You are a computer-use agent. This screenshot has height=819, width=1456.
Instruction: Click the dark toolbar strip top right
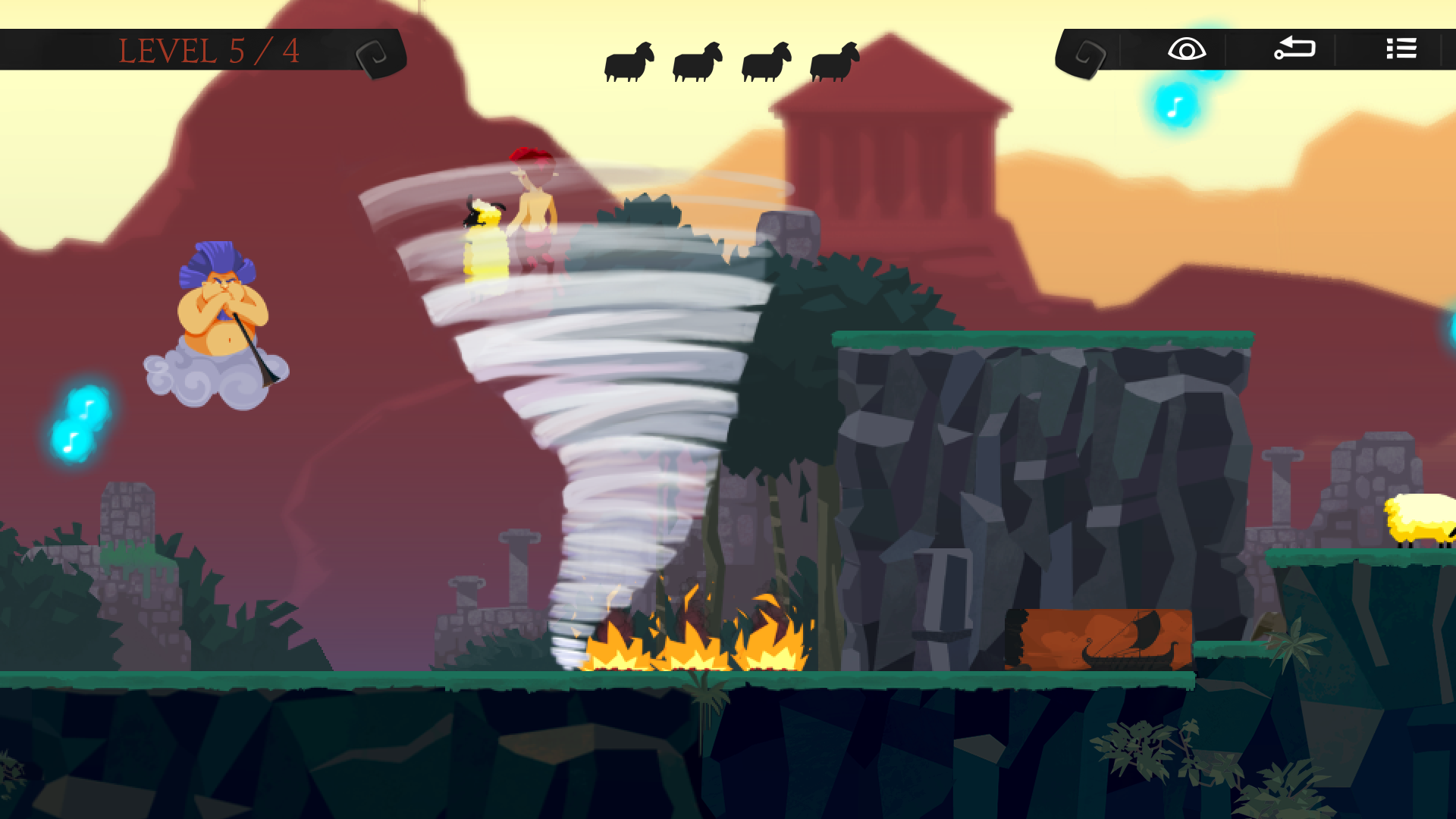coord(1251,49)
